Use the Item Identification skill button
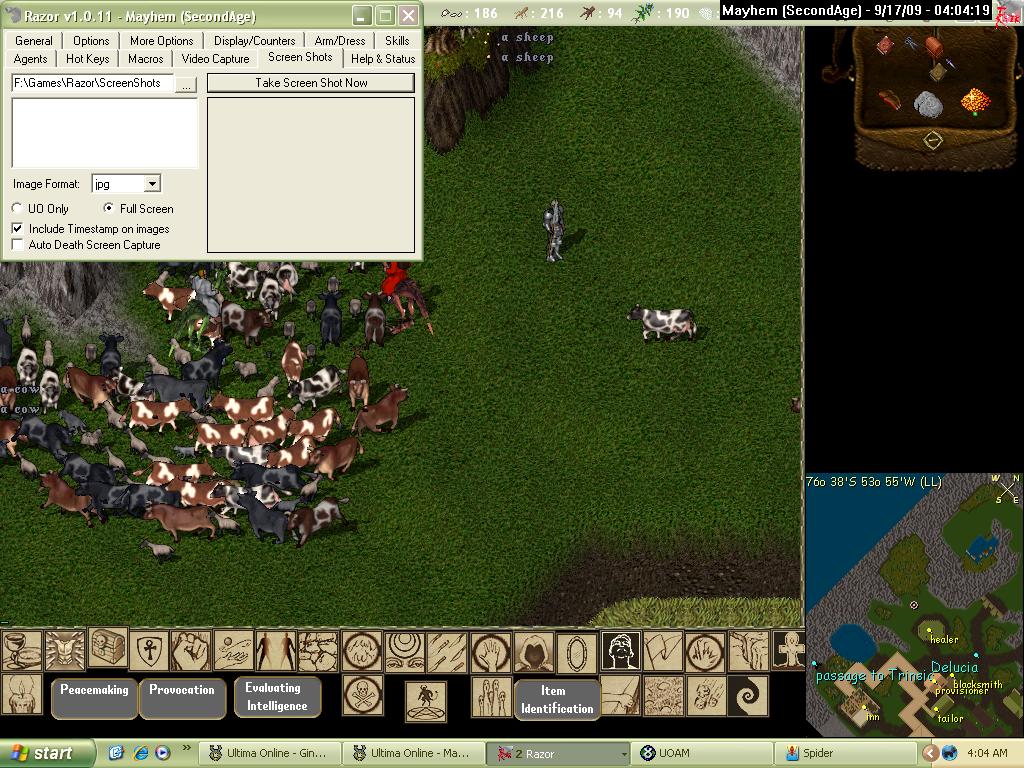 [557, 699]
